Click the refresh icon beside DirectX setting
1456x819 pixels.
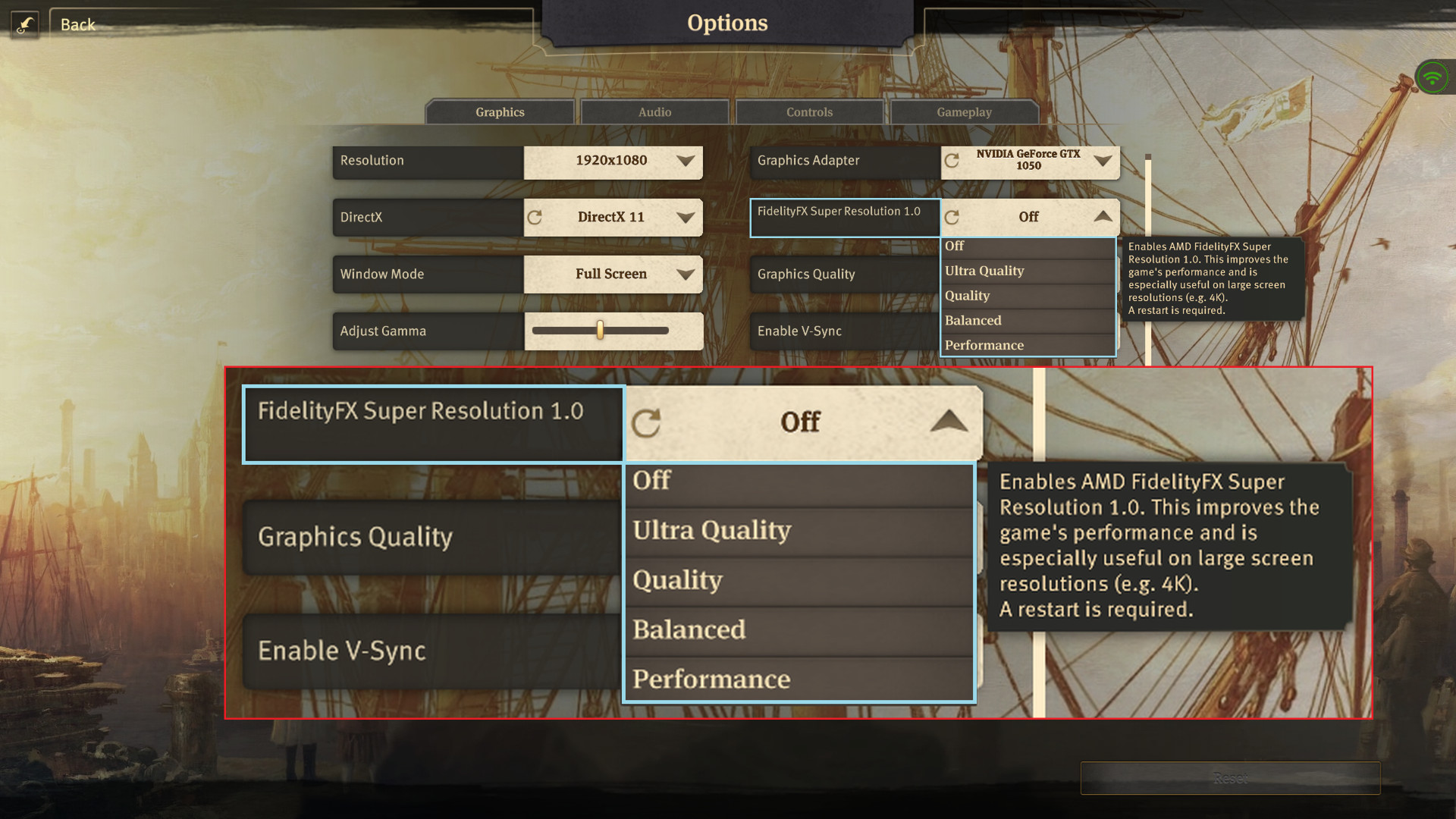[x=535, y=217]
